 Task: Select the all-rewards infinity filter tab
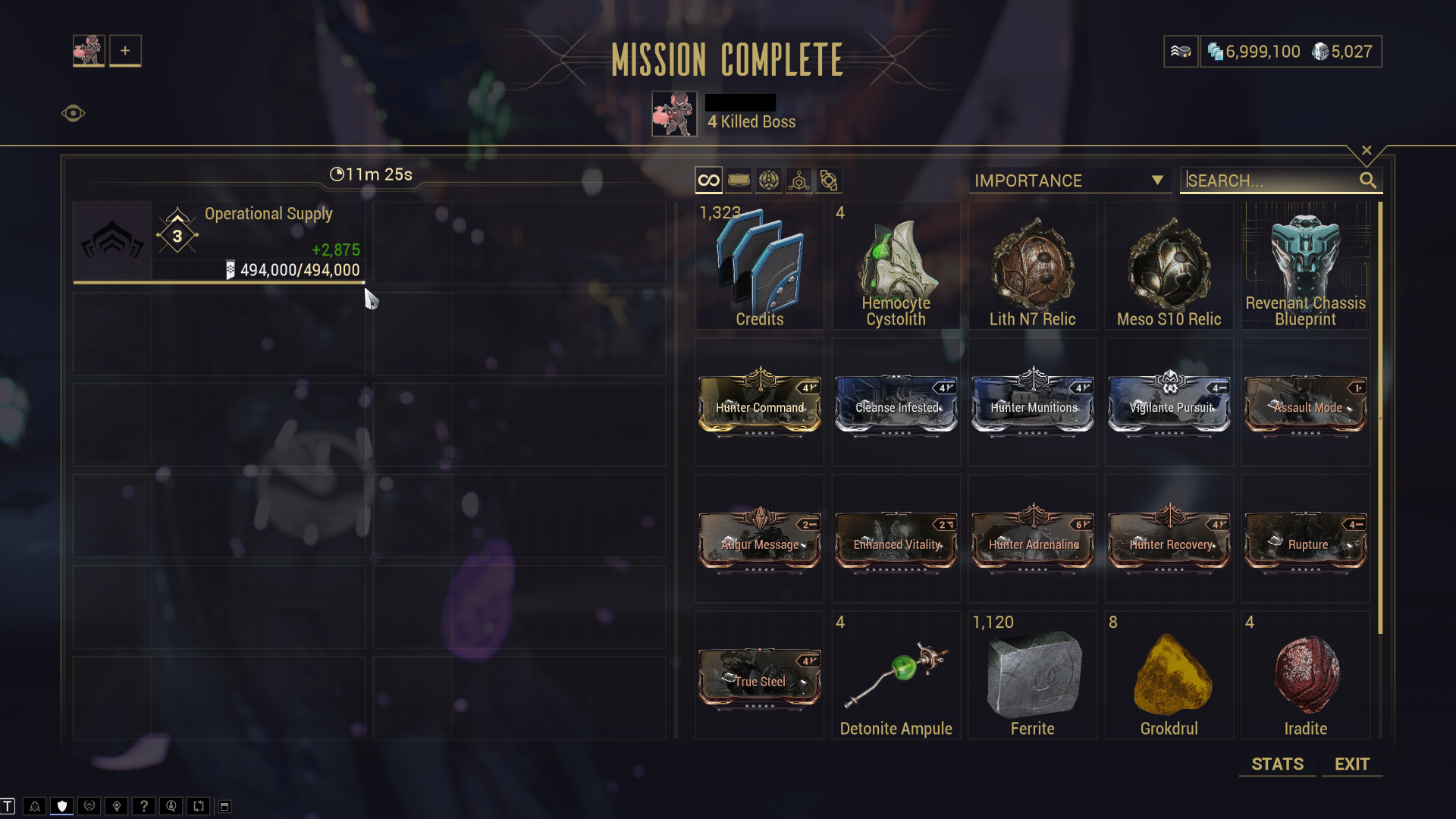click(x=708, y=180)
